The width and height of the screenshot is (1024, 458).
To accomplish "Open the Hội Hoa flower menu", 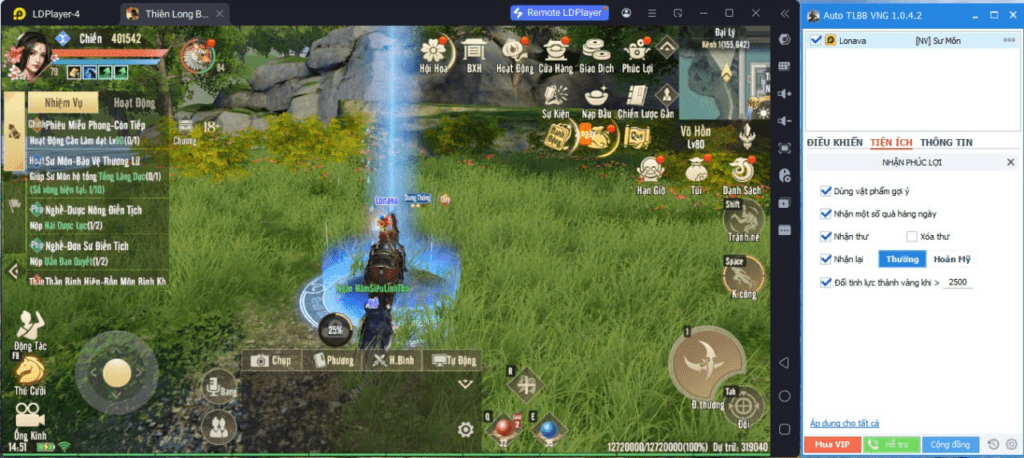I will click(x=435, y=53).
